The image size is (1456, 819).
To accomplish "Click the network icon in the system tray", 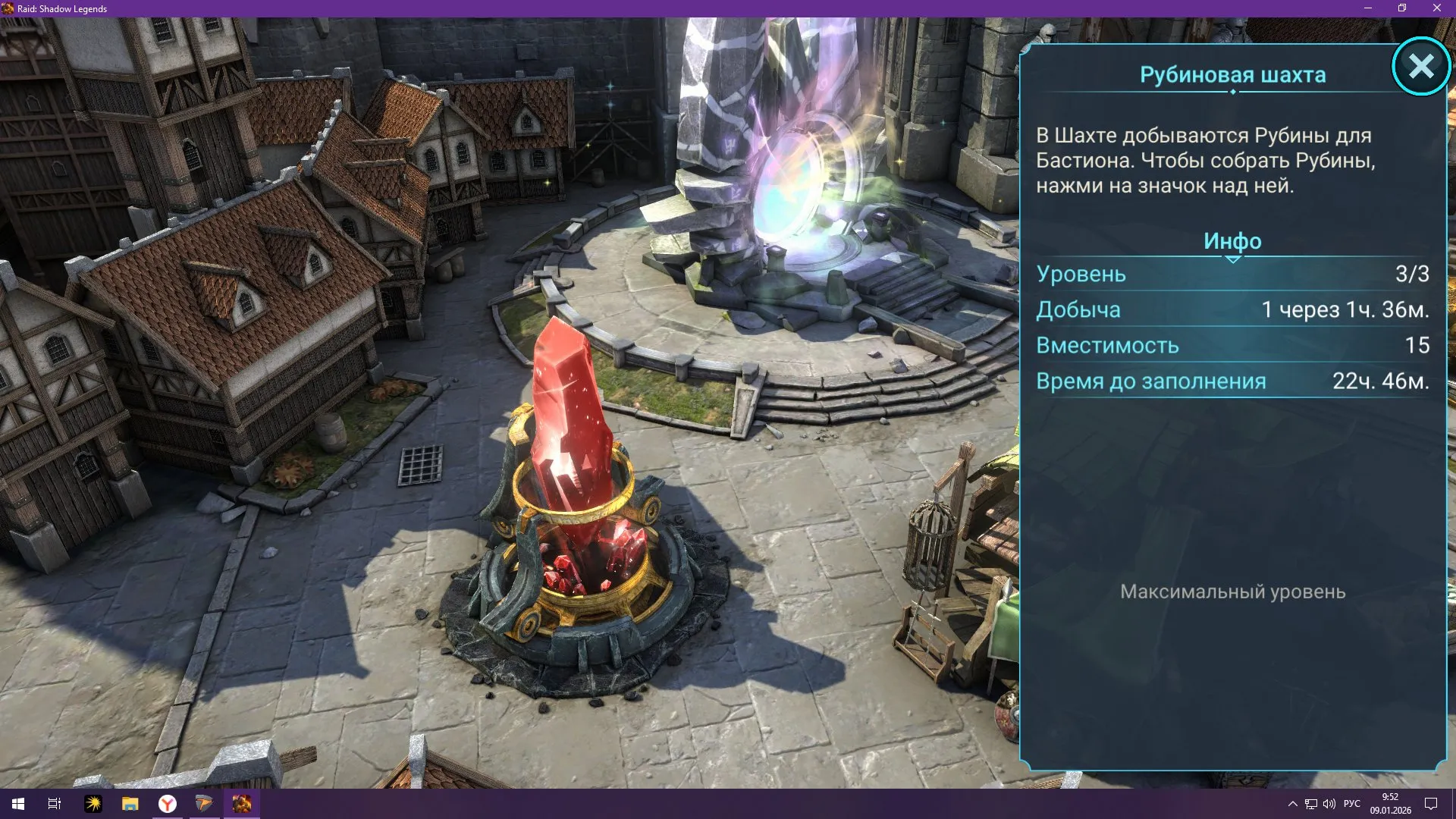I will 1311,804.
